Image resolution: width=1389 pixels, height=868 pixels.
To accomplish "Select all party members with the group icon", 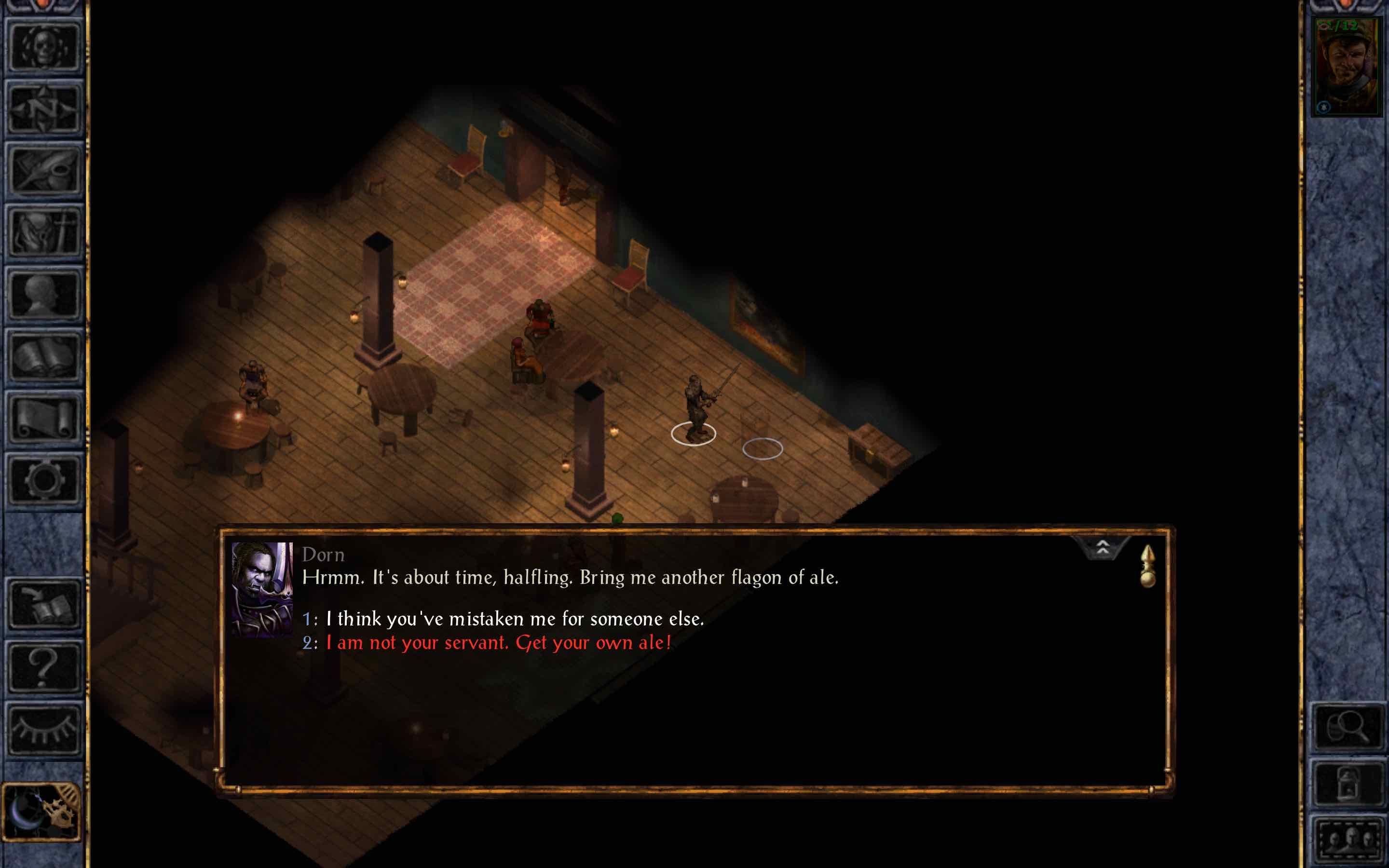I will 1347,839.
